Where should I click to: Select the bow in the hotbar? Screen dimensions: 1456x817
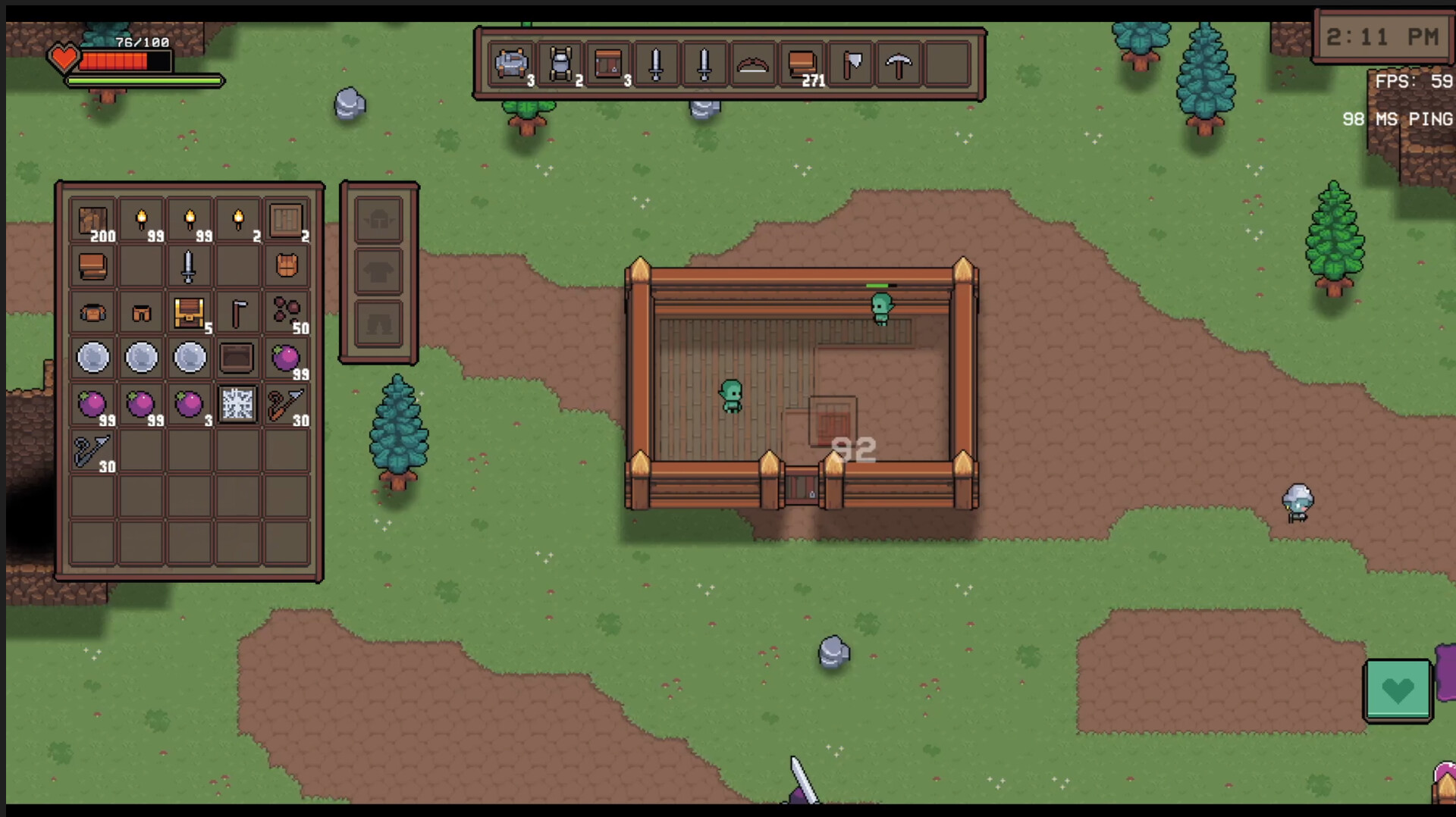(753, 64)
